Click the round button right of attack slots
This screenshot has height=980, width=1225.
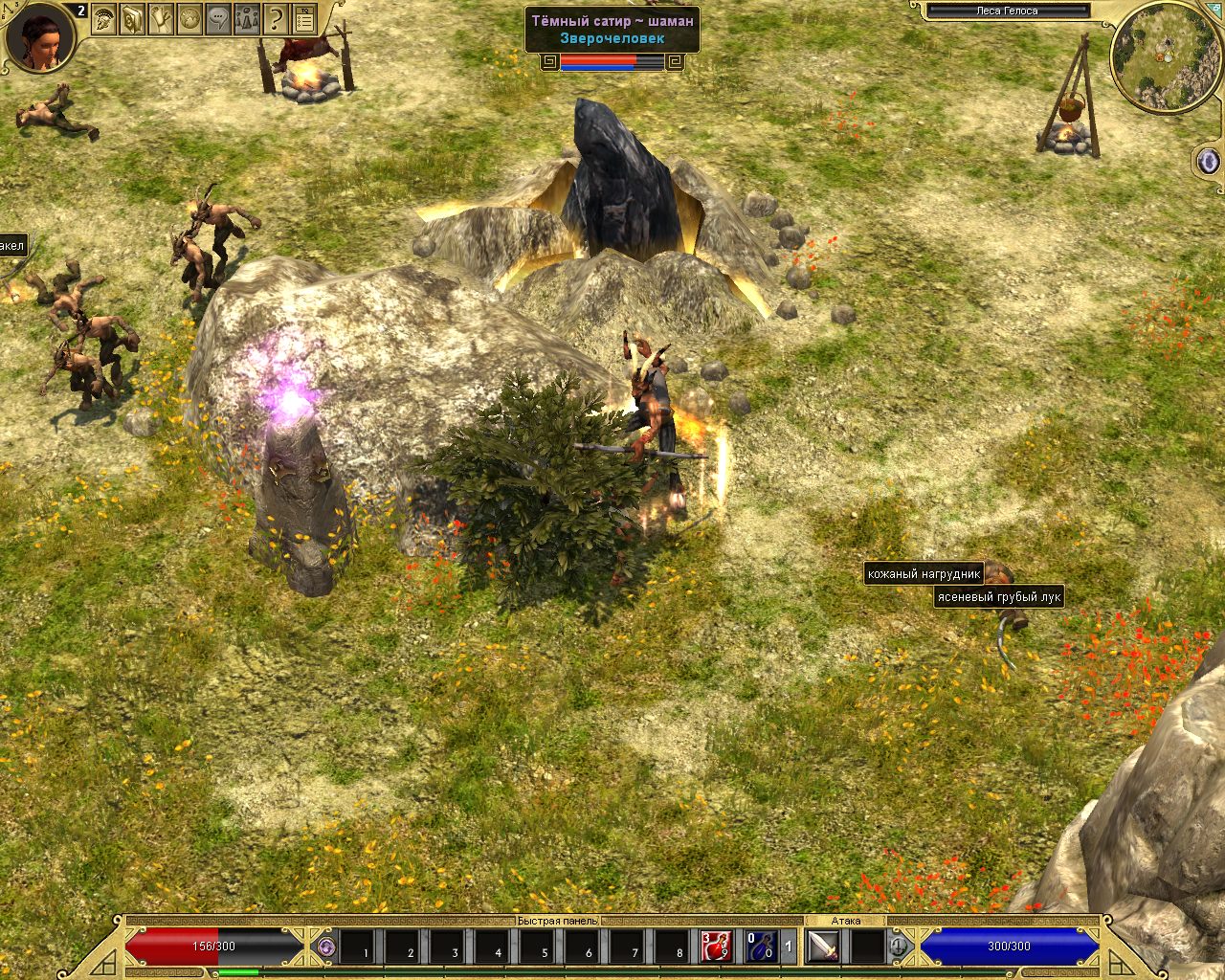tap(899, 947)
